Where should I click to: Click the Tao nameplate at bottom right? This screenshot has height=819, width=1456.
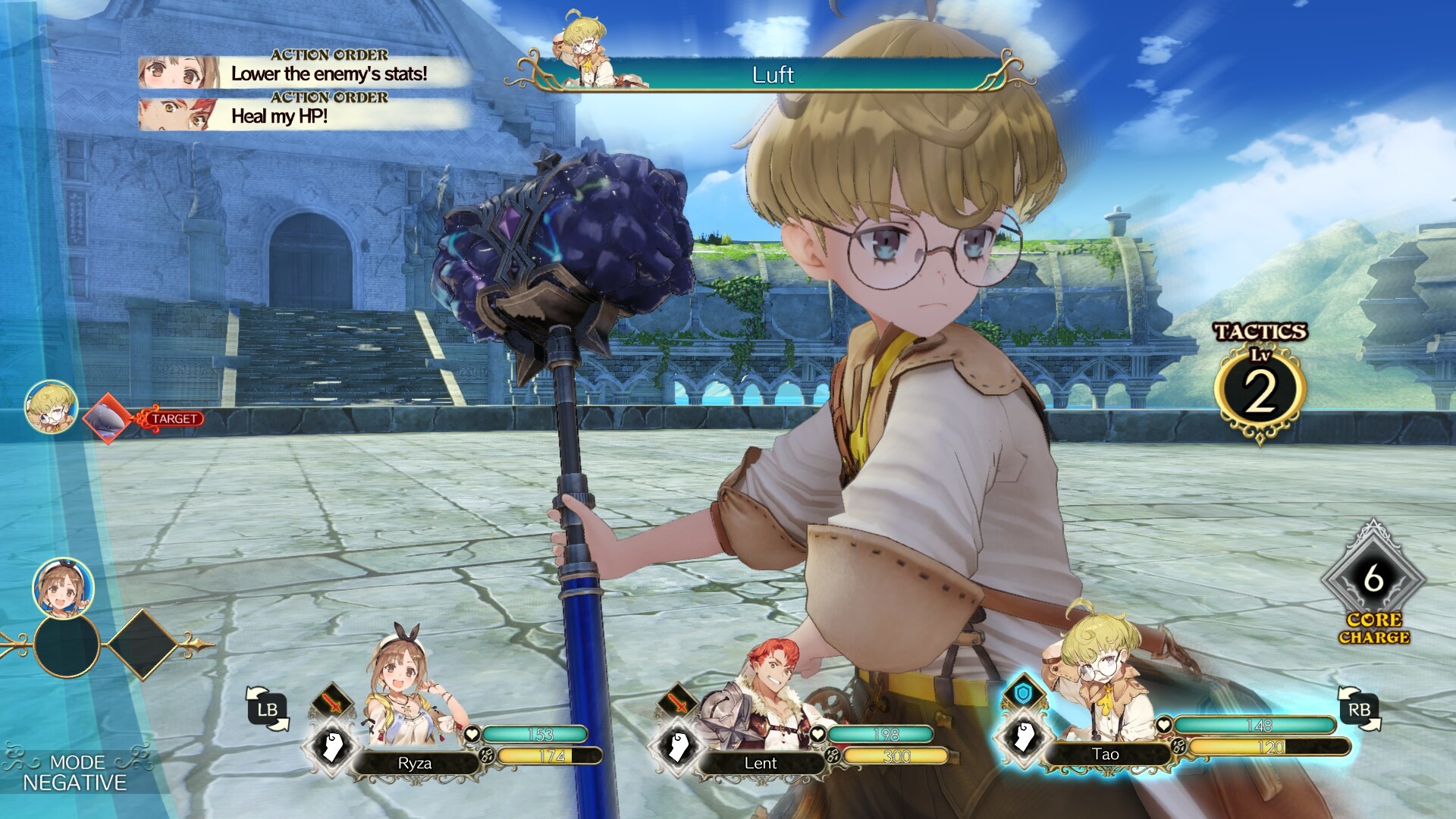click(x=1107, y=755)
